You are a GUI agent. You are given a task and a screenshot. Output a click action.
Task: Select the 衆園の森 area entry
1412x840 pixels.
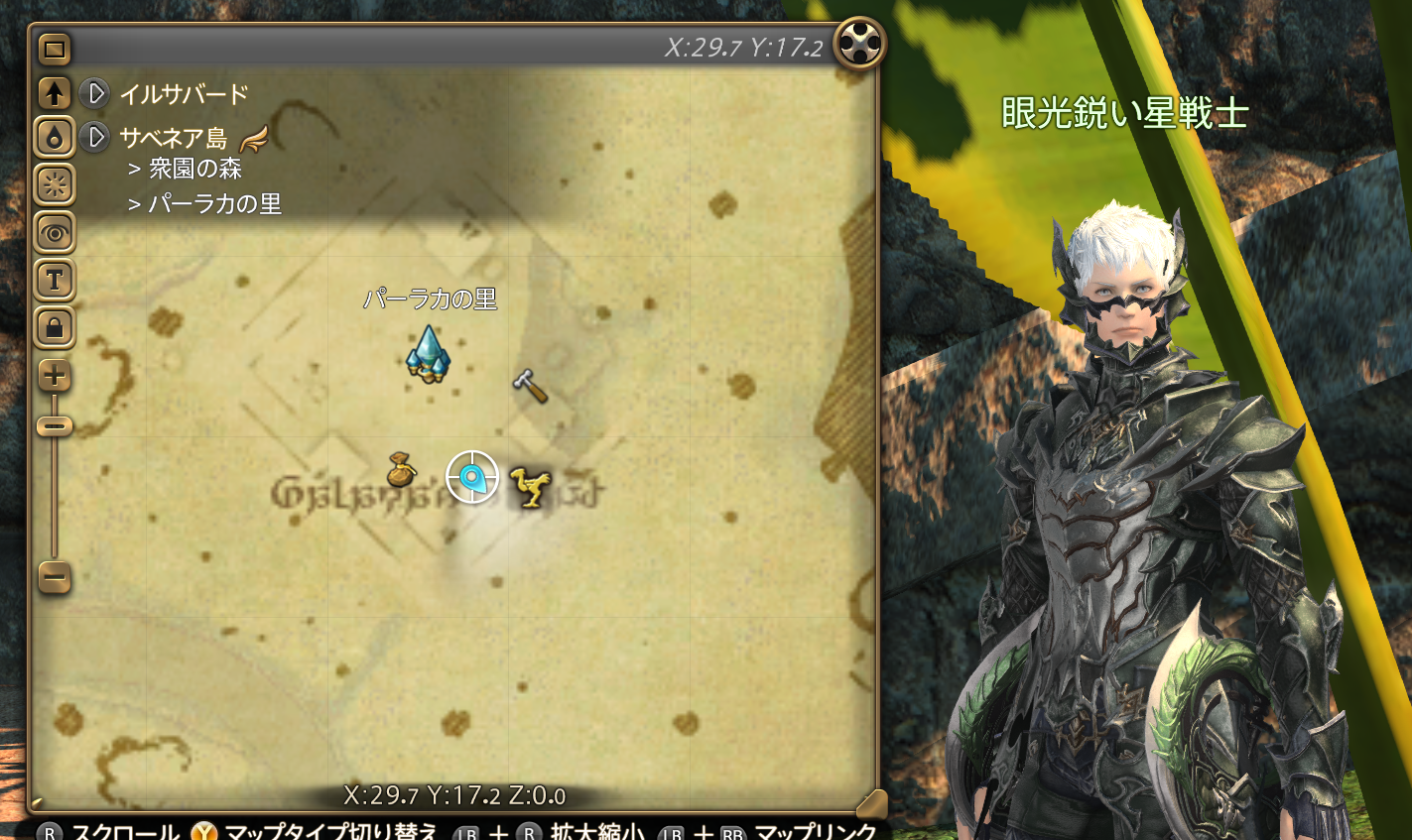pyautogui.click(x=193, y=169)
